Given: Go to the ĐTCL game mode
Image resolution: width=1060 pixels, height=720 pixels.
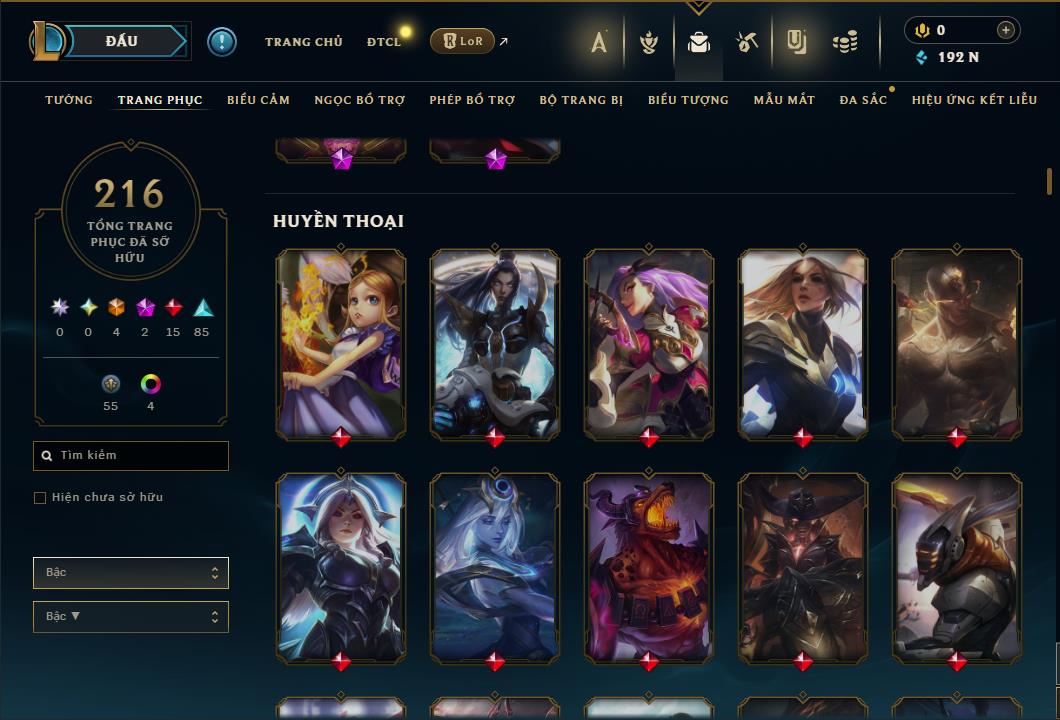Looking at the screenshot, I should 384,42.
